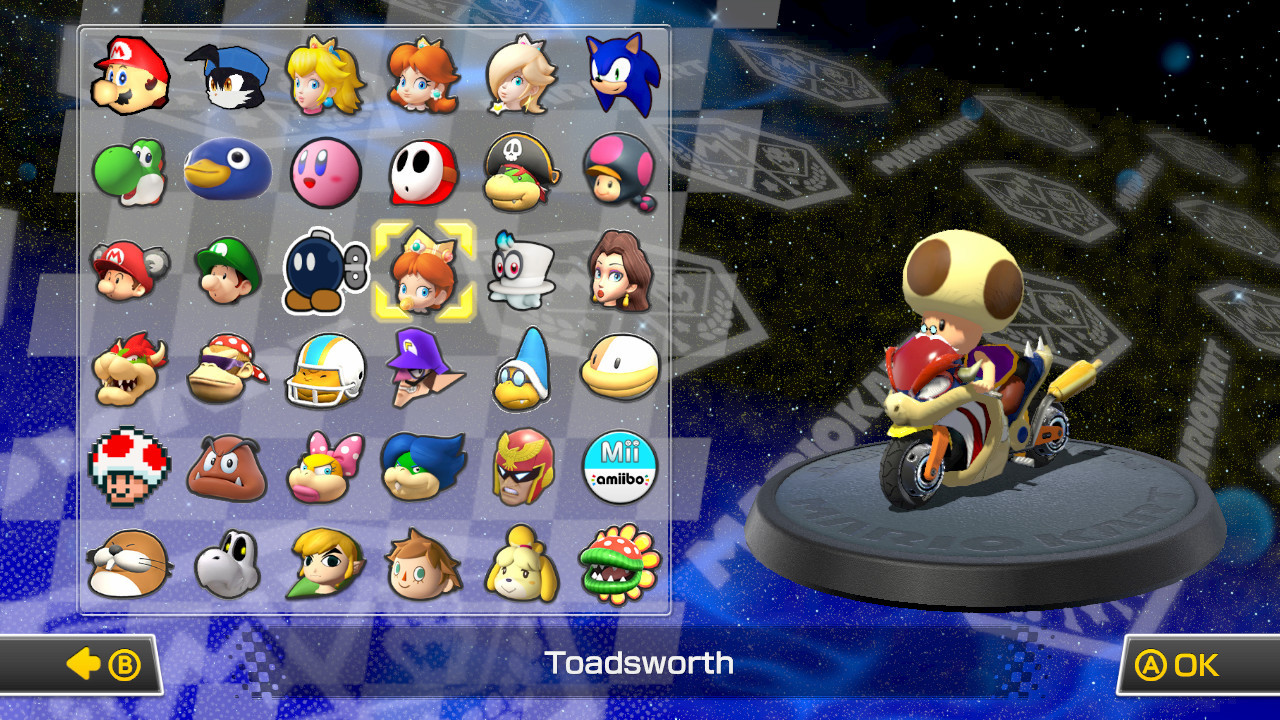Screen dimensions: 1280x720
Task: Select Toon Link from the roster
Action: click(325, 563)
